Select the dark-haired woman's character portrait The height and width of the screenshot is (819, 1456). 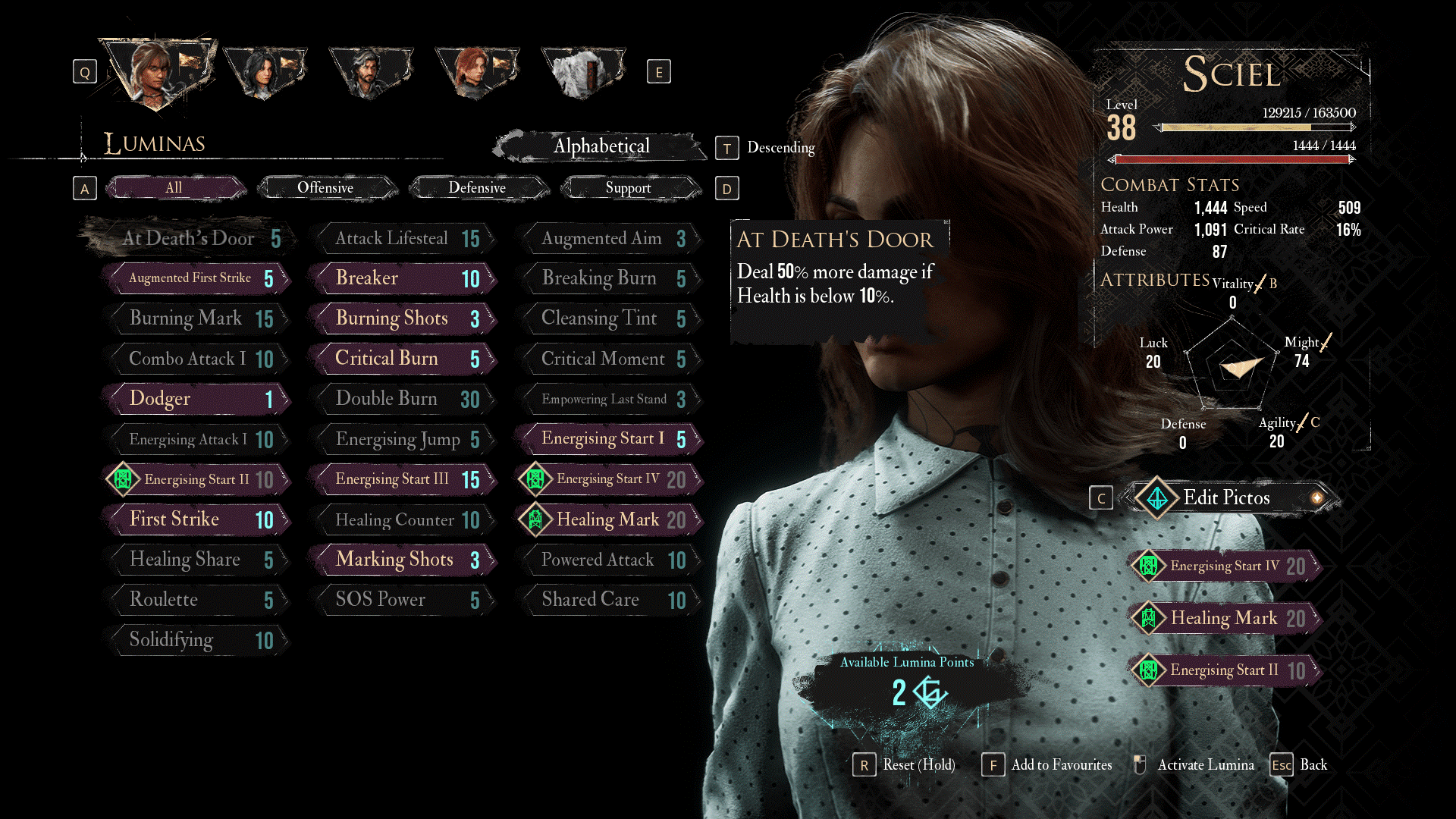pos(264,72)
